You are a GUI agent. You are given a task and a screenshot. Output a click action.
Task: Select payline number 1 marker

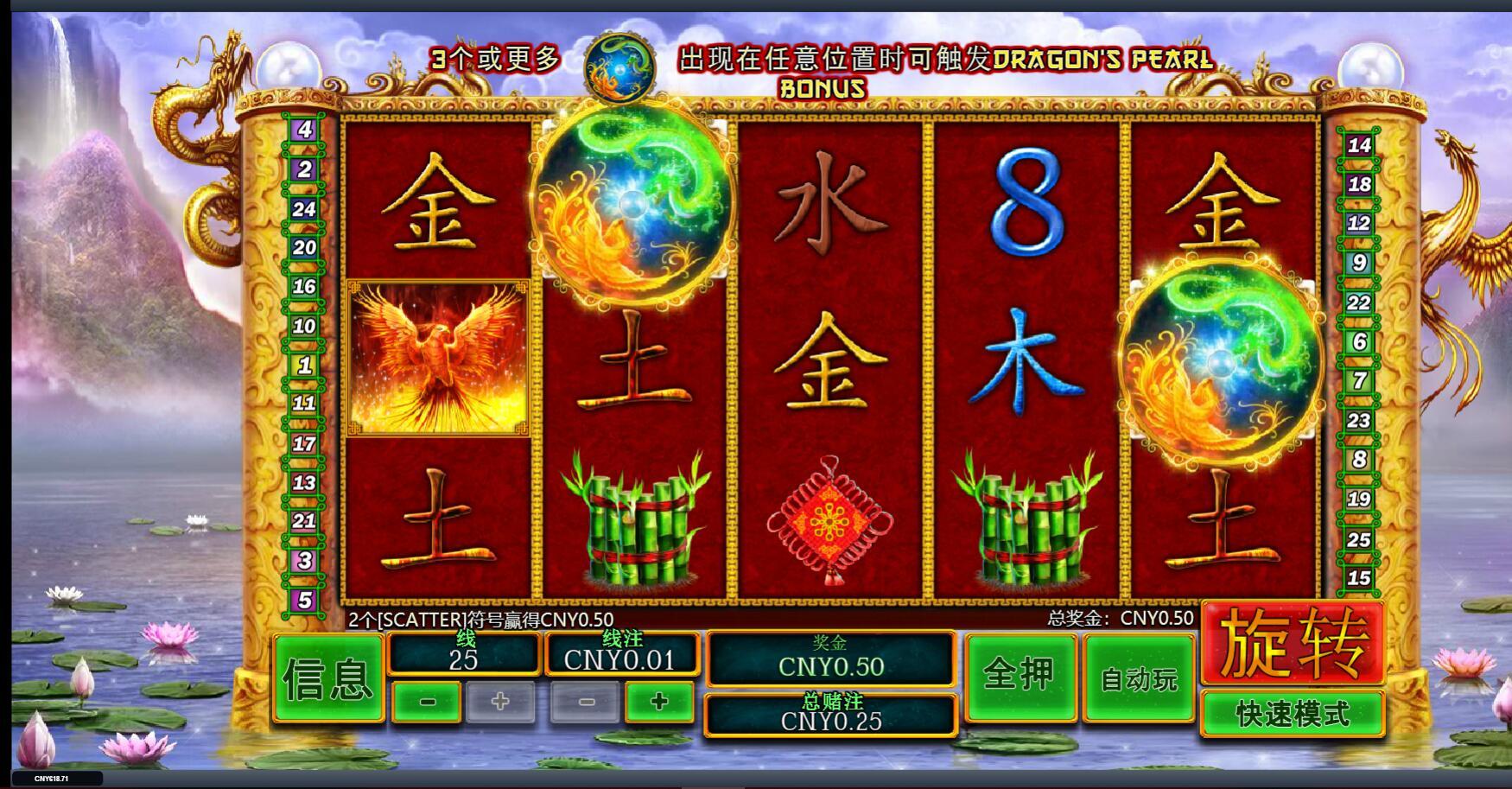pyautogui.click(x=304, y=366)
